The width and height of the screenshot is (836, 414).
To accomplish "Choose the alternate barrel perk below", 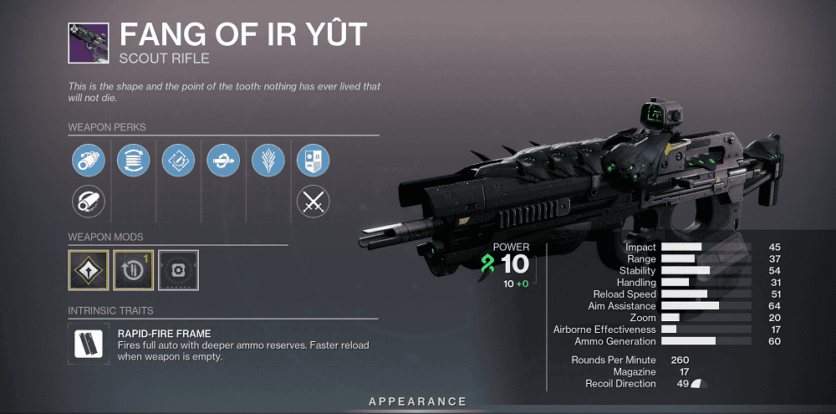I will coord(88,202).
